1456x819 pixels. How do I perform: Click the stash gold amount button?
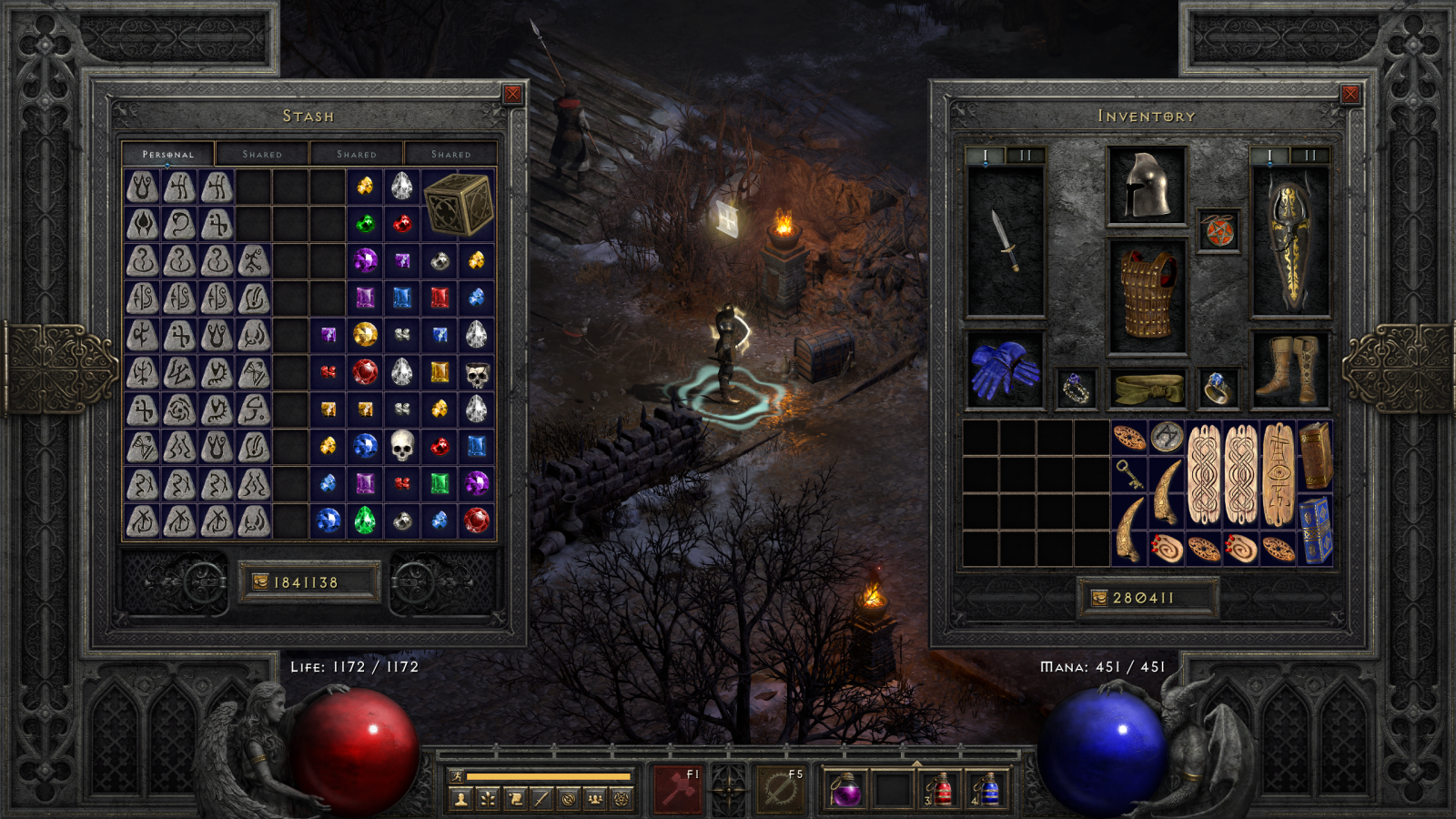pos(308,582)
